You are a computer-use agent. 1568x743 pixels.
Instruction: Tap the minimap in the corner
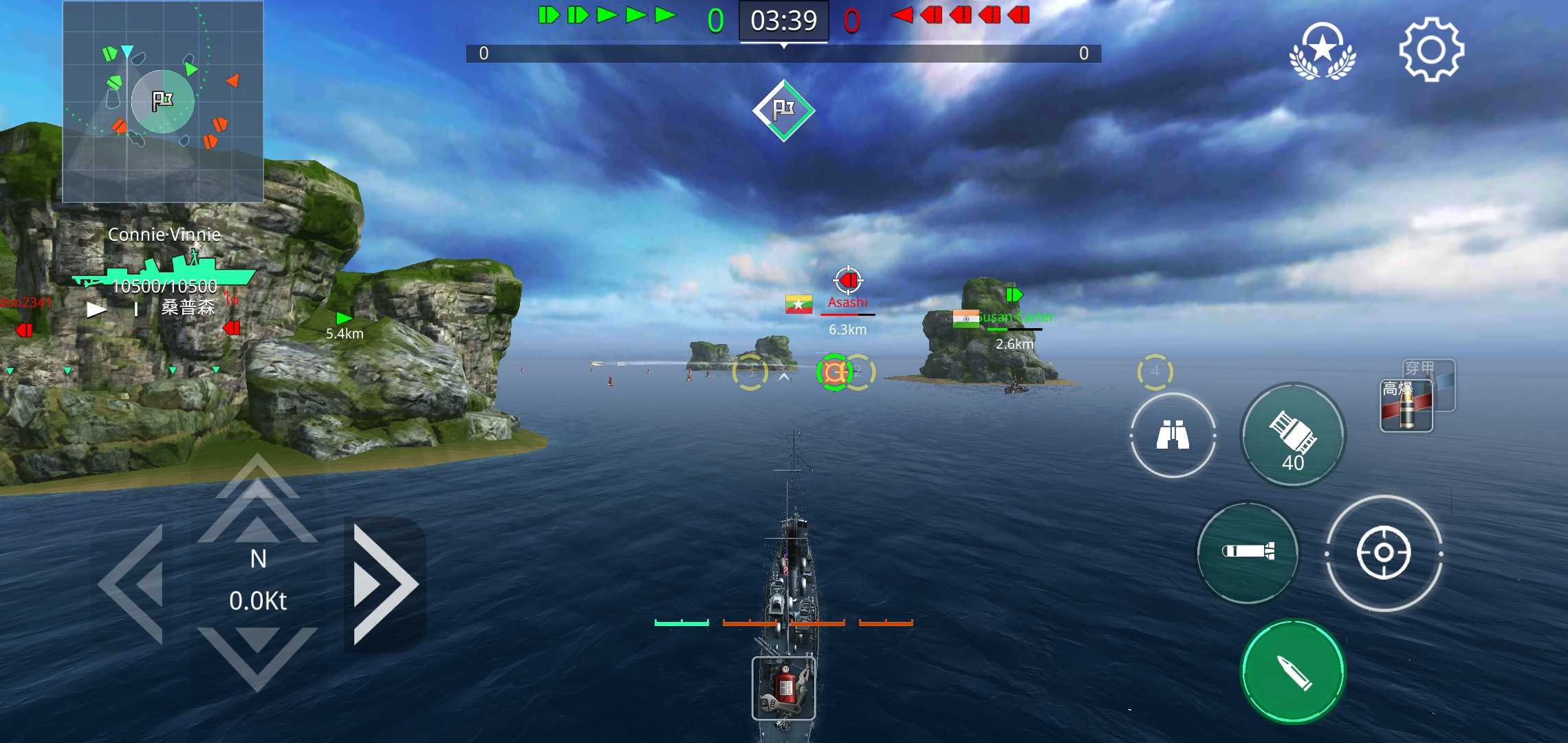pyautogui.click(x=163, y=102)
